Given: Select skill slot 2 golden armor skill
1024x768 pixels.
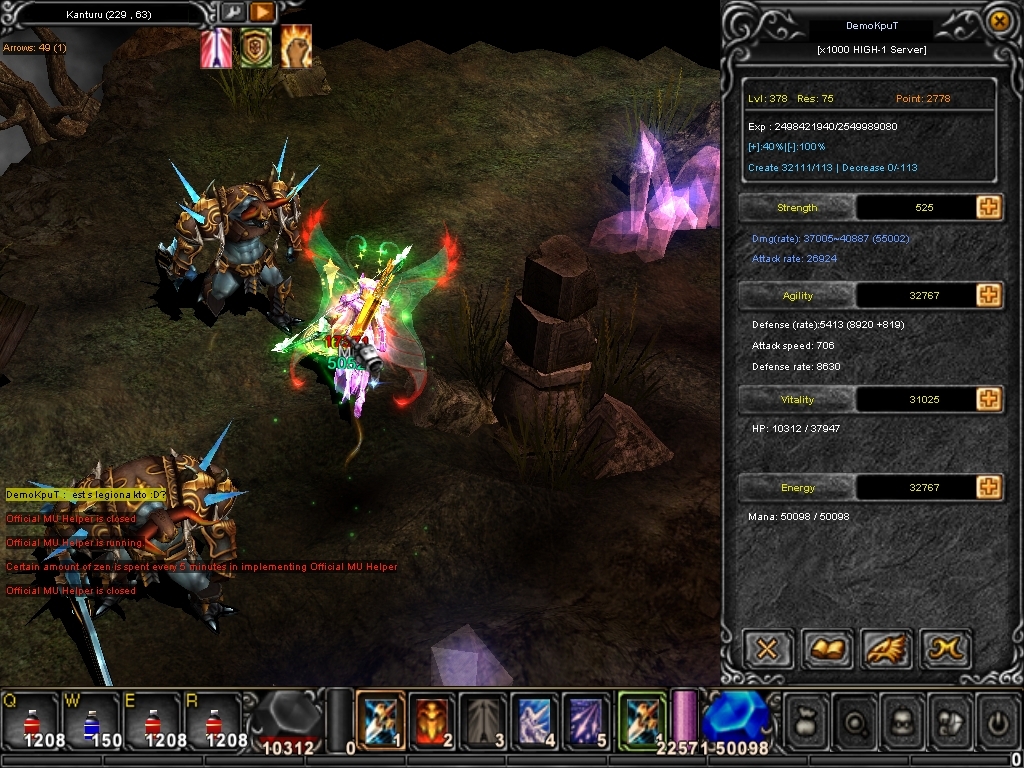Looking at the screenshot, I should click(x=431, y=718).
